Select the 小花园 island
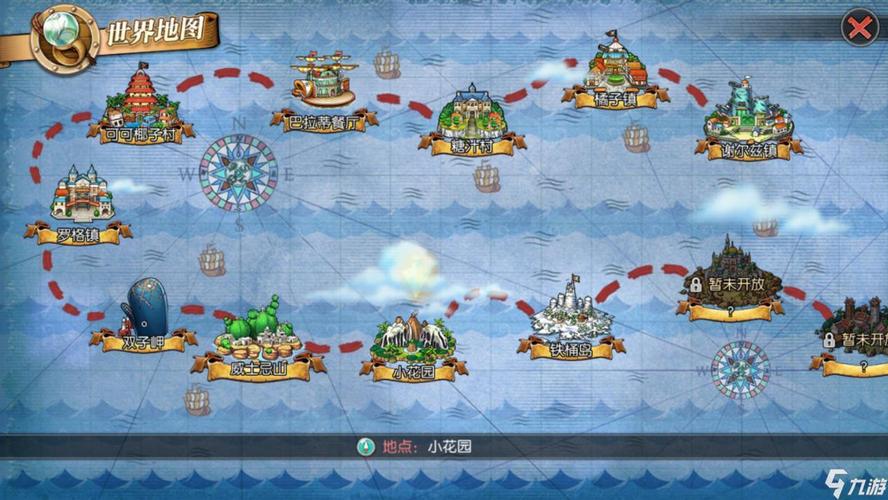888x500 pixels. click(413, 343)
